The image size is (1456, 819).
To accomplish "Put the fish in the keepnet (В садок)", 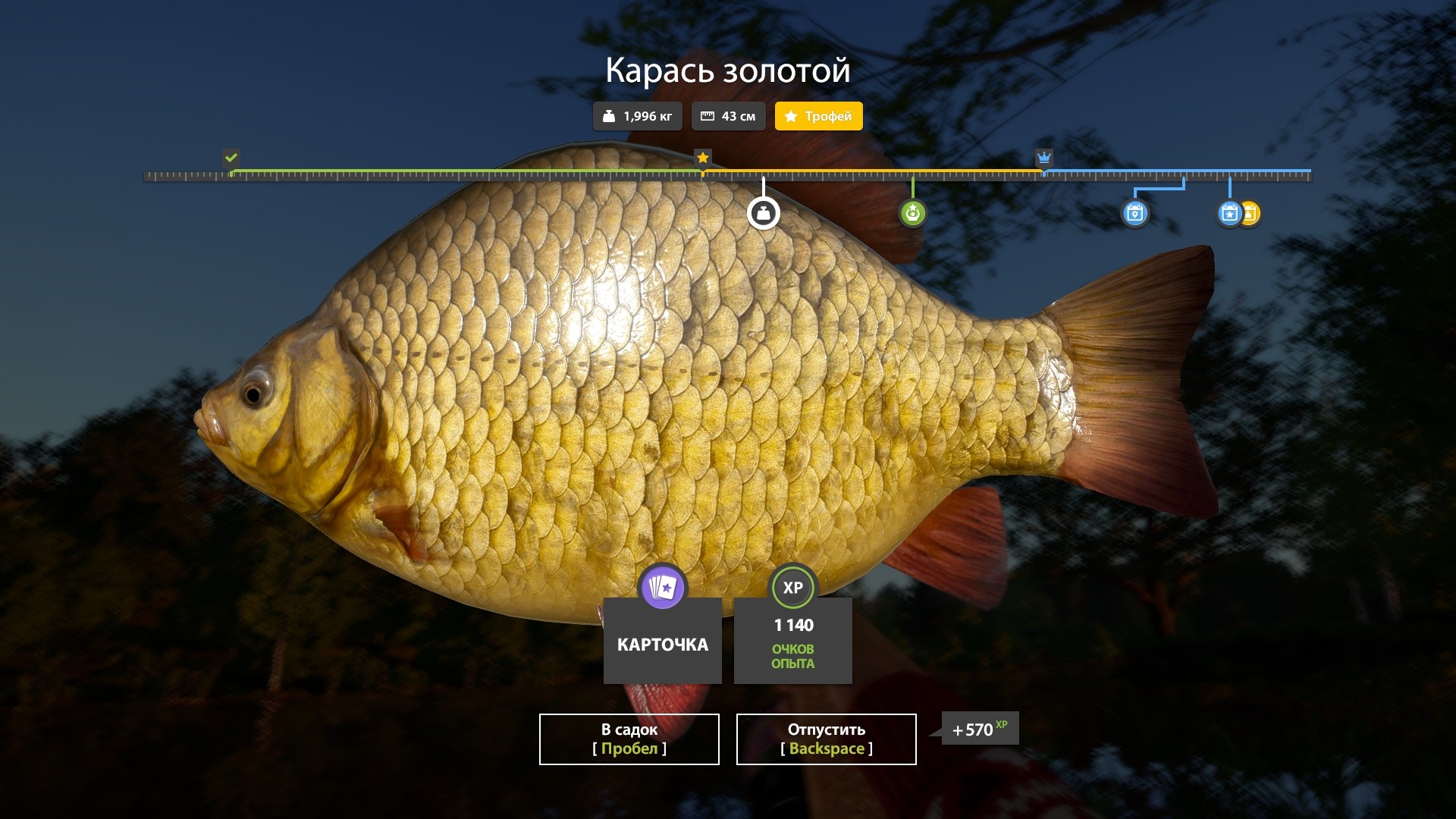I will (x=629, y=739).
